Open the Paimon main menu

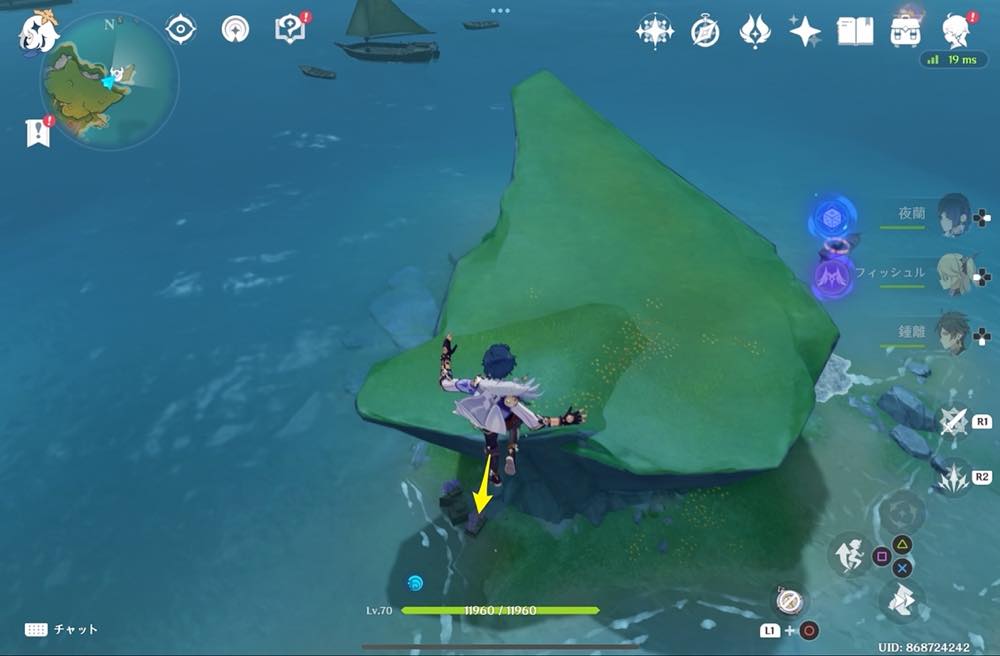pyautogui.click(x=38, y=30)
